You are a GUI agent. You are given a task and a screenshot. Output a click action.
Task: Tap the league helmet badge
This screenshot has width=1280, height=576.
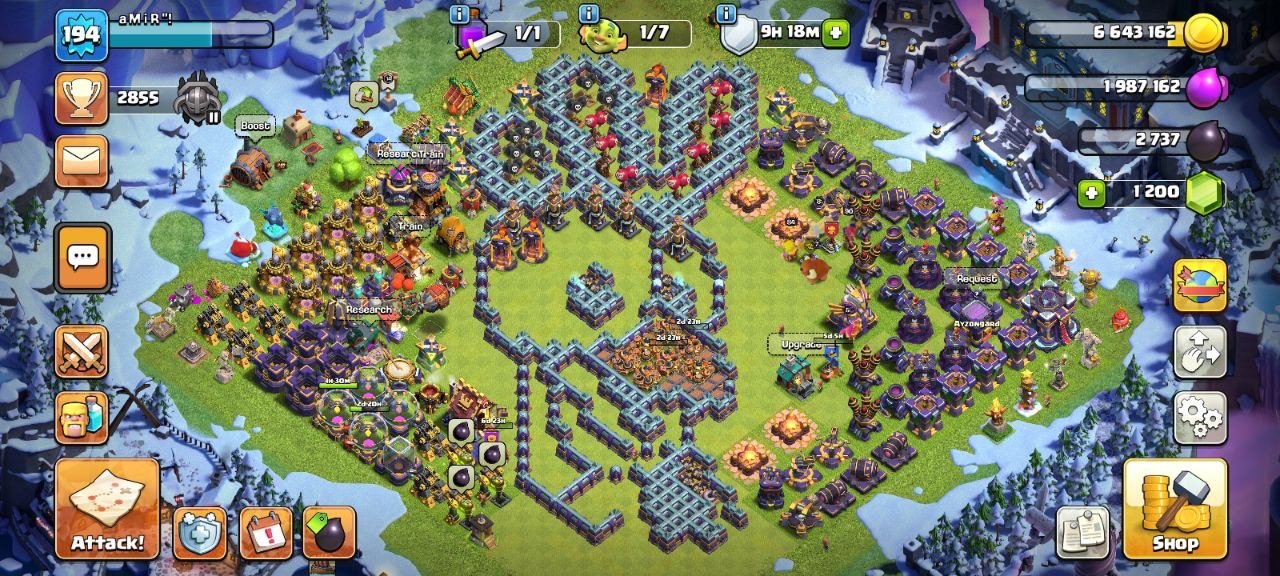[198, 98]
